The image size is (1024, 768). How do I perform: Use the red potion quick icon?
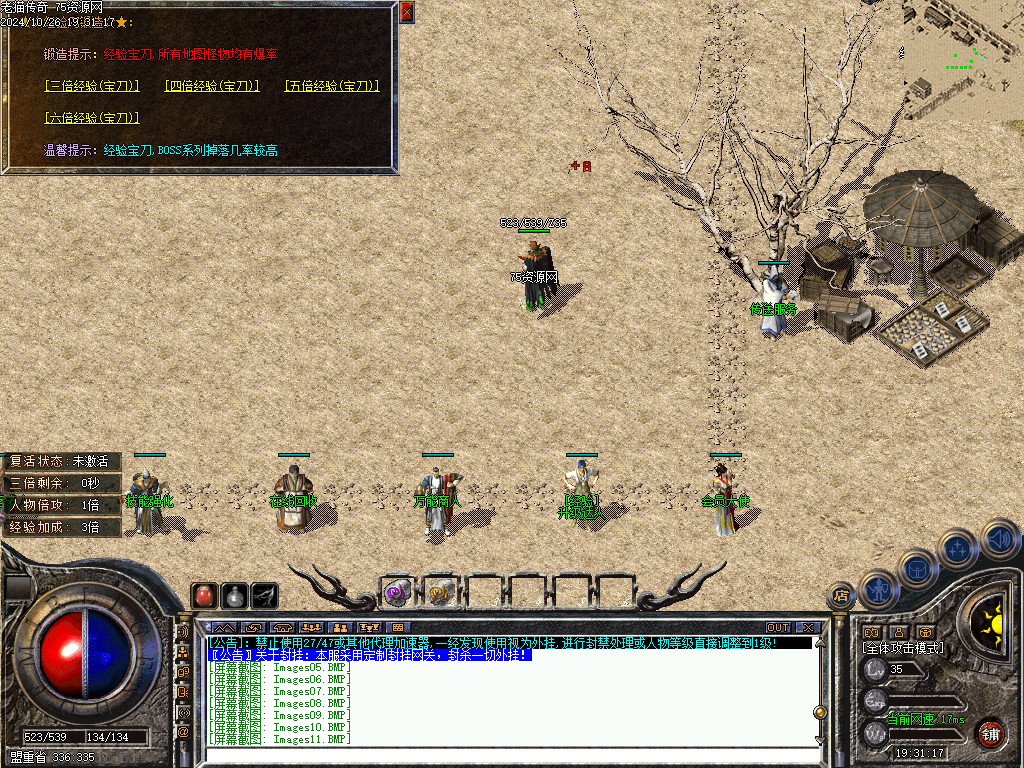click(204, 595)
